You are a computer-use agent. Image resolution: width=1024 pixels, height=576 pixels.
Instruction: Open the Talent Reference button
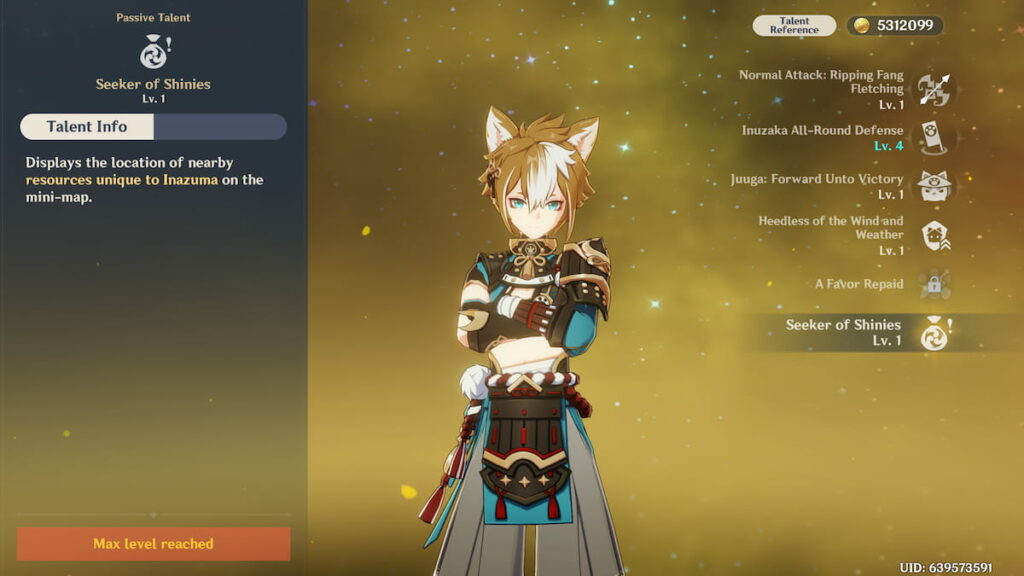coord(794,26)
